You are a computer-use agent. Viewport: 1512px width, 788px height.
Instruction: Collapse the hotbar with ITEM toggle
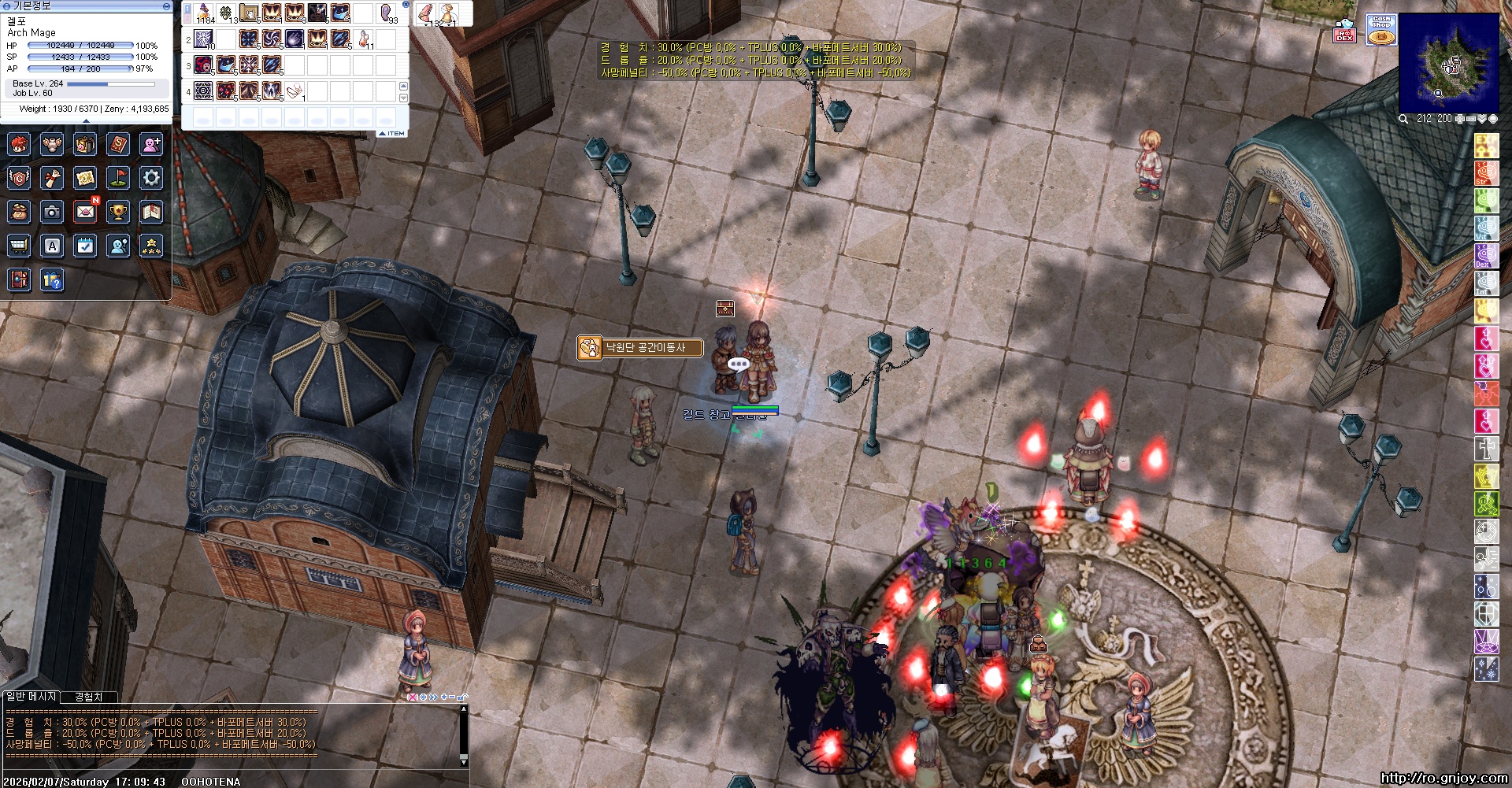[392, 134]
